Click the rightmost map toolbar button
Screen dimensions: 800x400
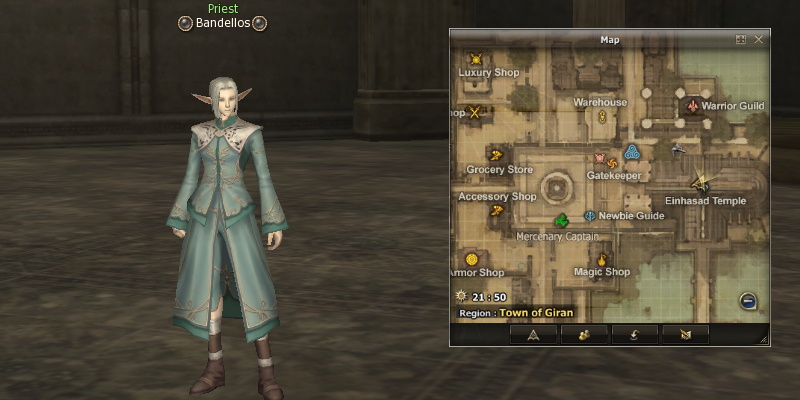coord(684,335)
